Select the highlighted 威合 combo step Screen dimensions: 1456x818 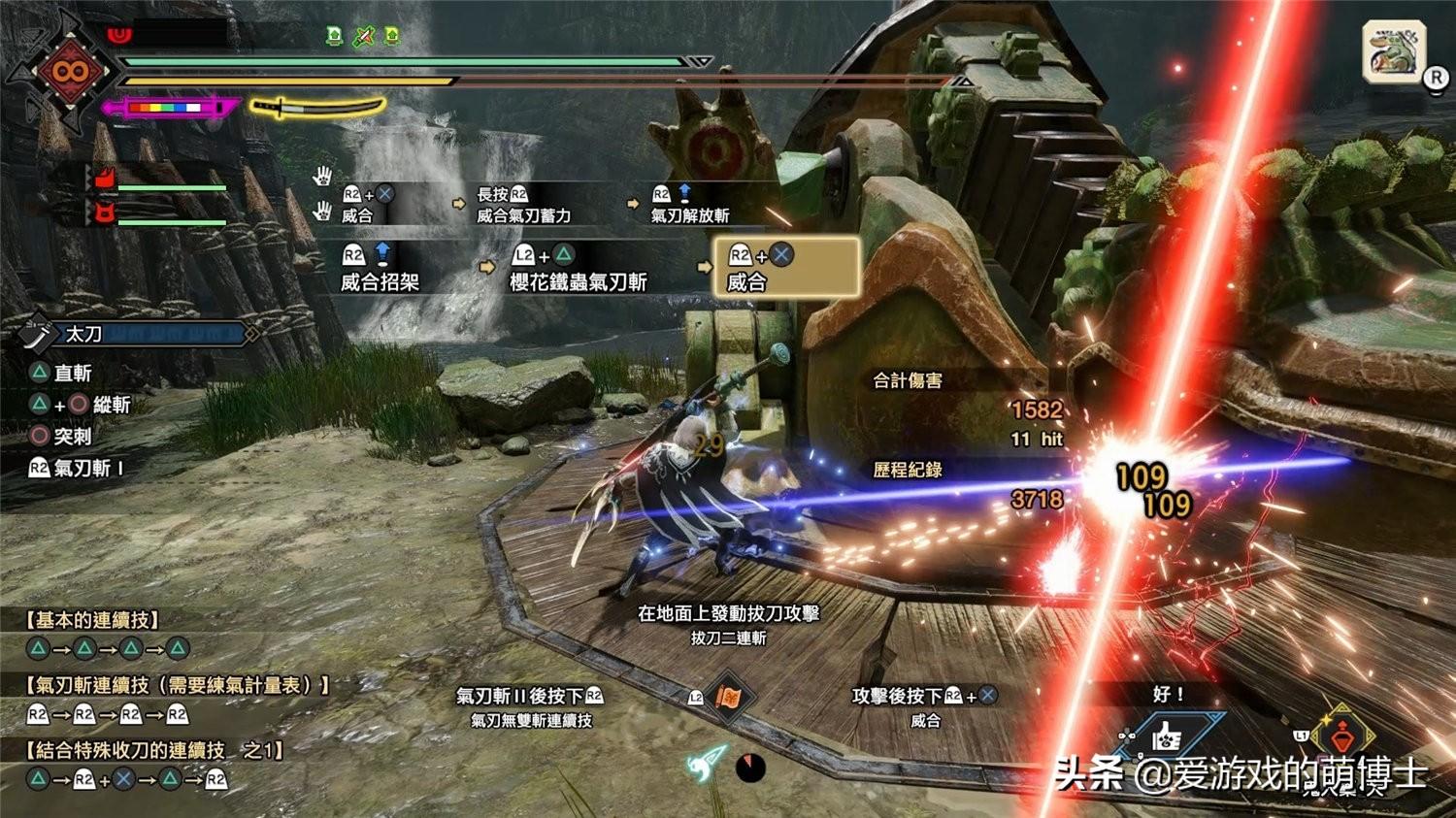[786, 267]
